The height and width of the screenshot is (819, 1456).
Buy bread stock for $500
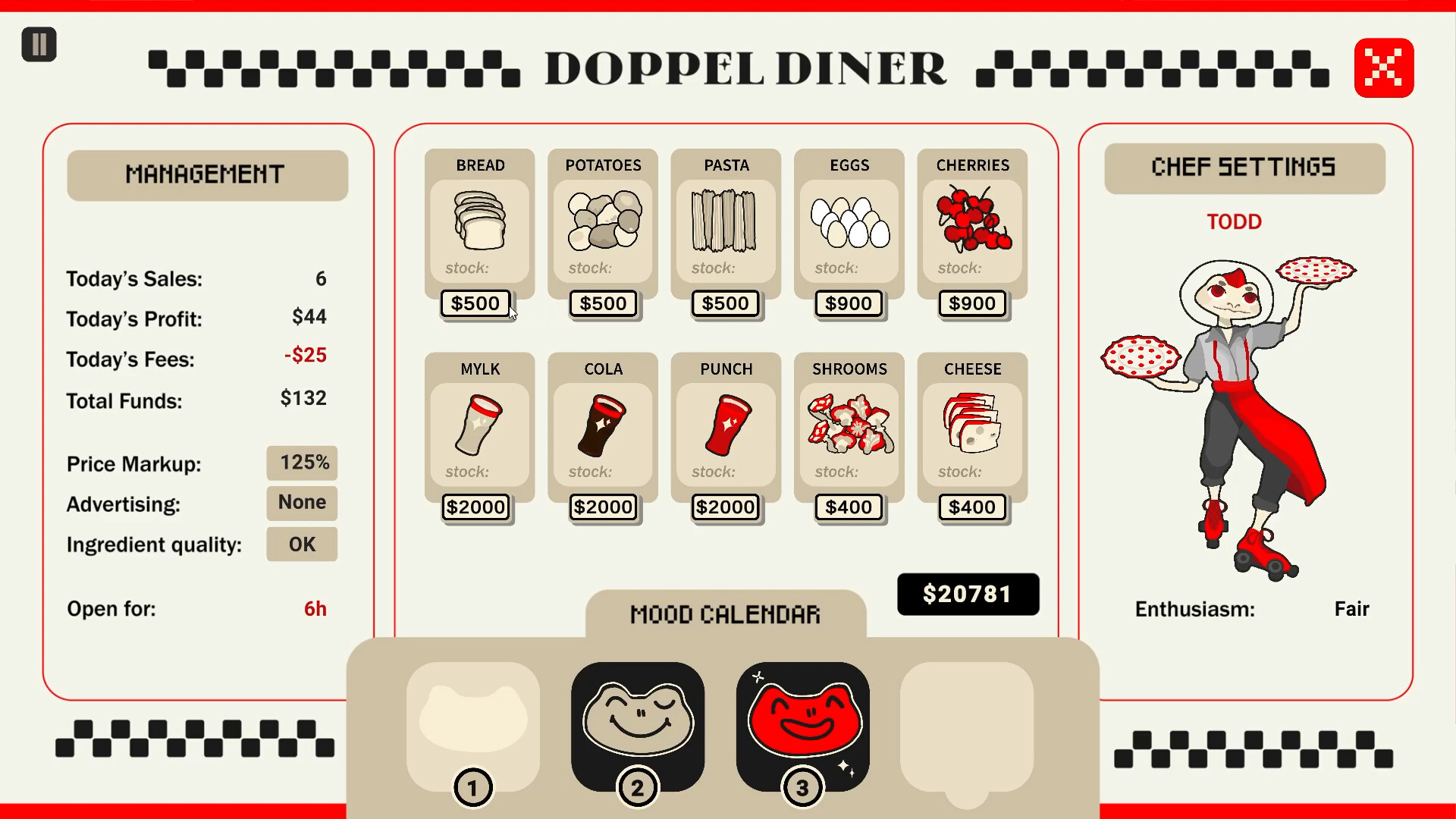(476, 303)
